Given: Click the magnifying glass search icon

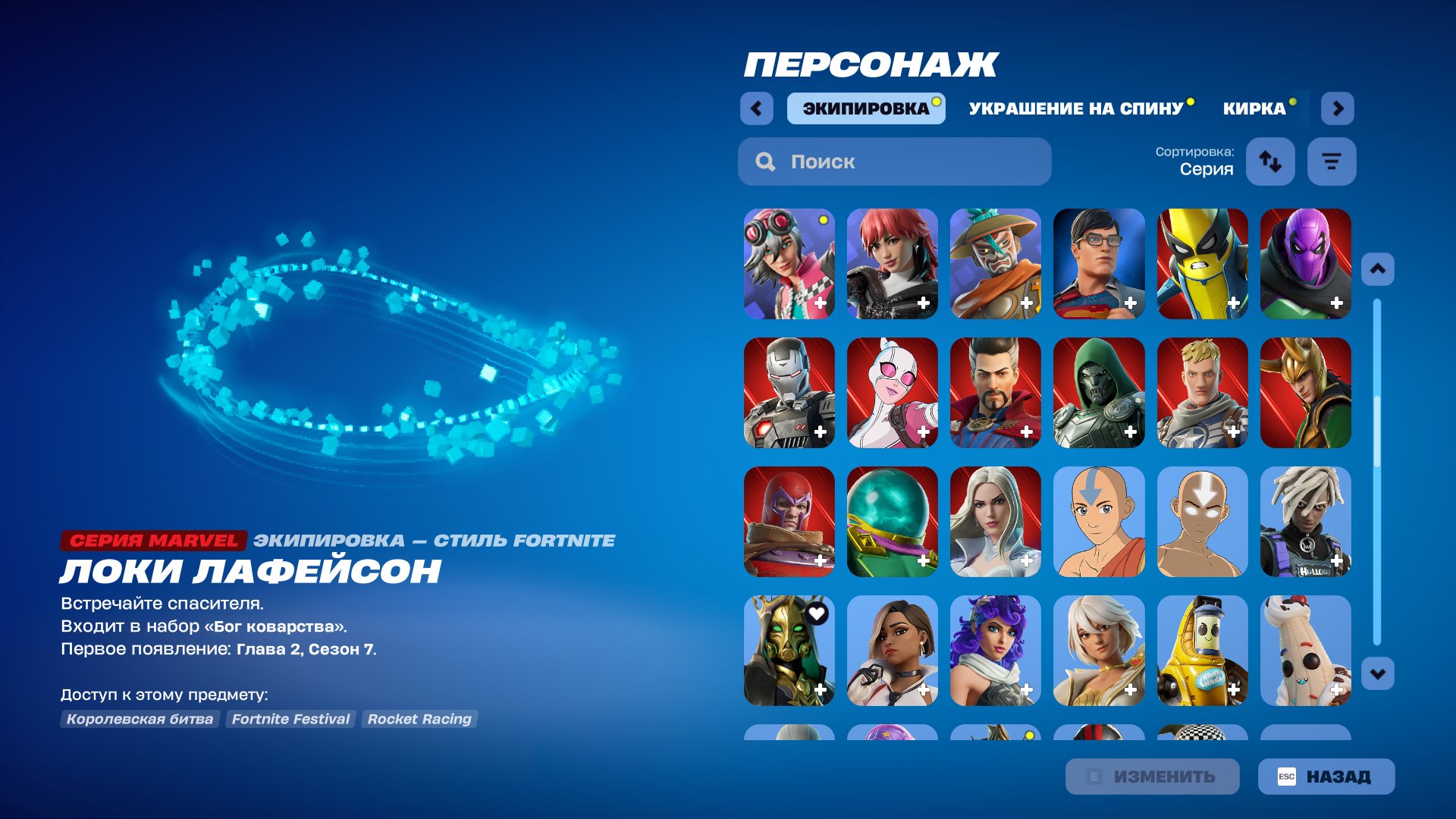Looking at the screenshot, I should (x=765, y=161).
